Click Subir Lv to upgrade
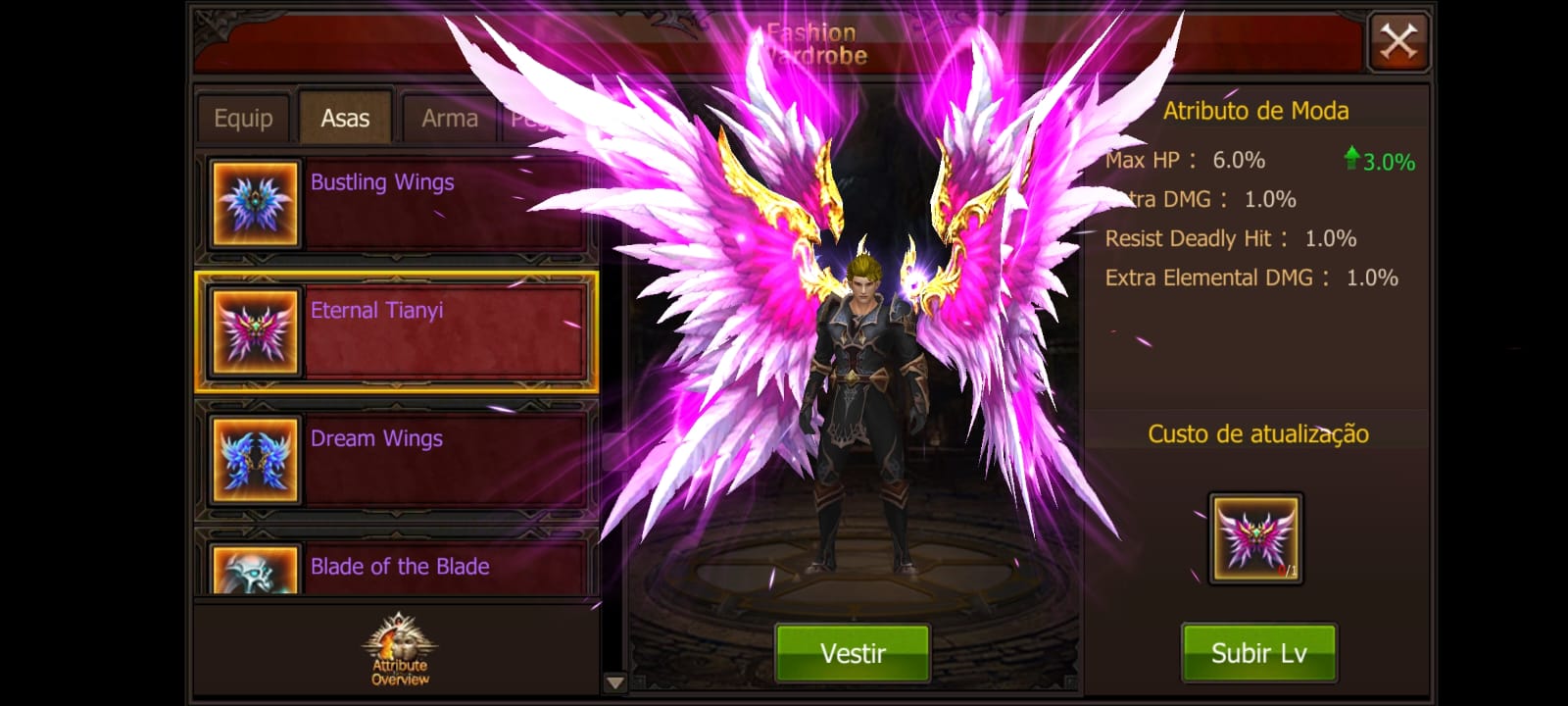This screenshot has height=706, width=1568. [1258, 653]
